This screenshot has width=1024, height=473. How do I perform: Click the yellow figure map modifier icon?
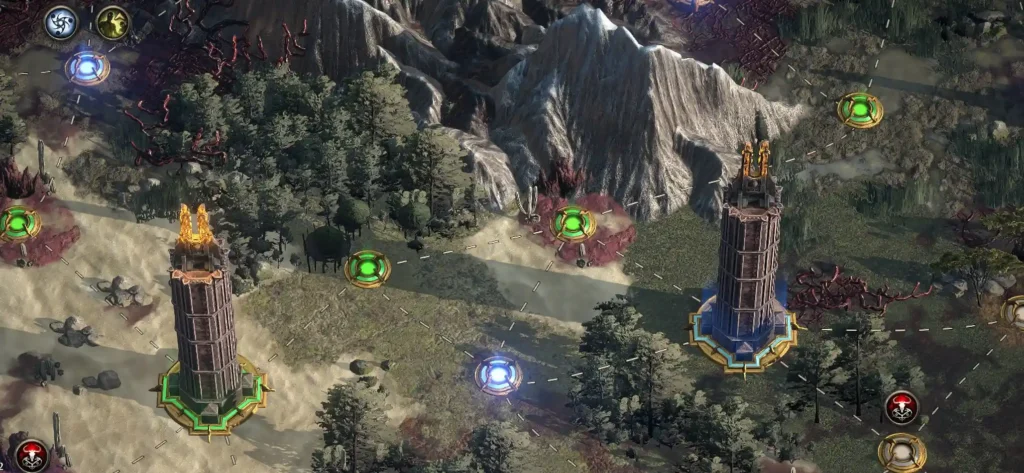pos(112,22)
